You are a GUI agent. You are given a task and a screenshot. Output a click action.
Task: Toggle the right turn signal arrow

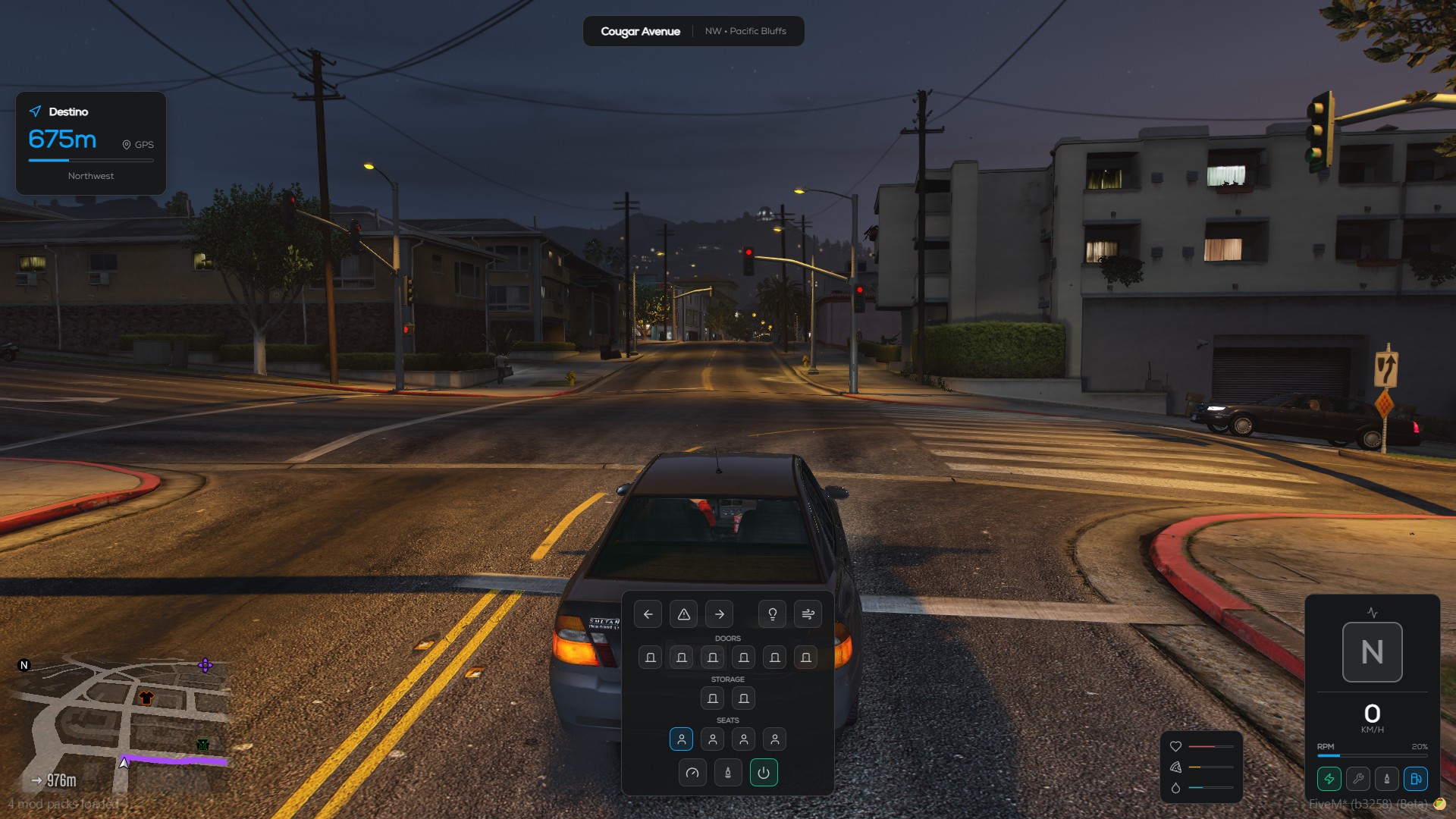719,614
